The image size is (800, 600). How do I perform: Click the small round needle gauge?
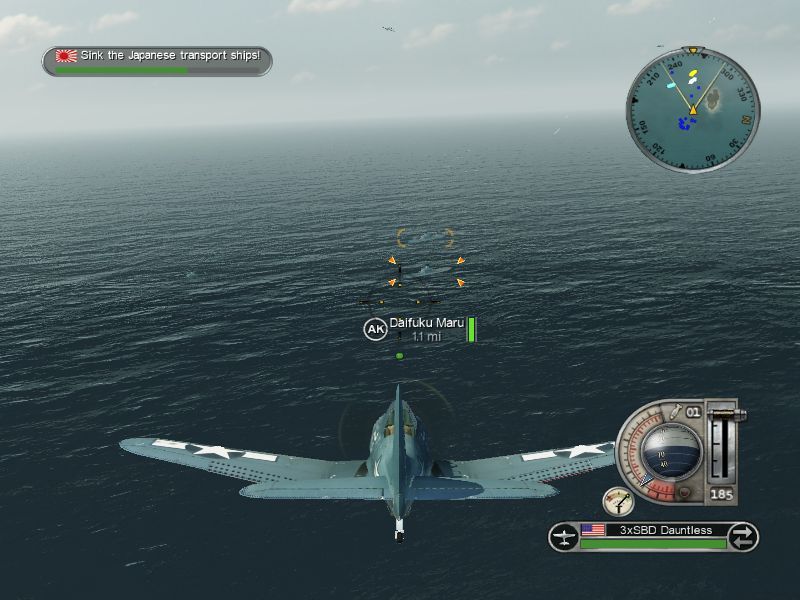point(618,502)
